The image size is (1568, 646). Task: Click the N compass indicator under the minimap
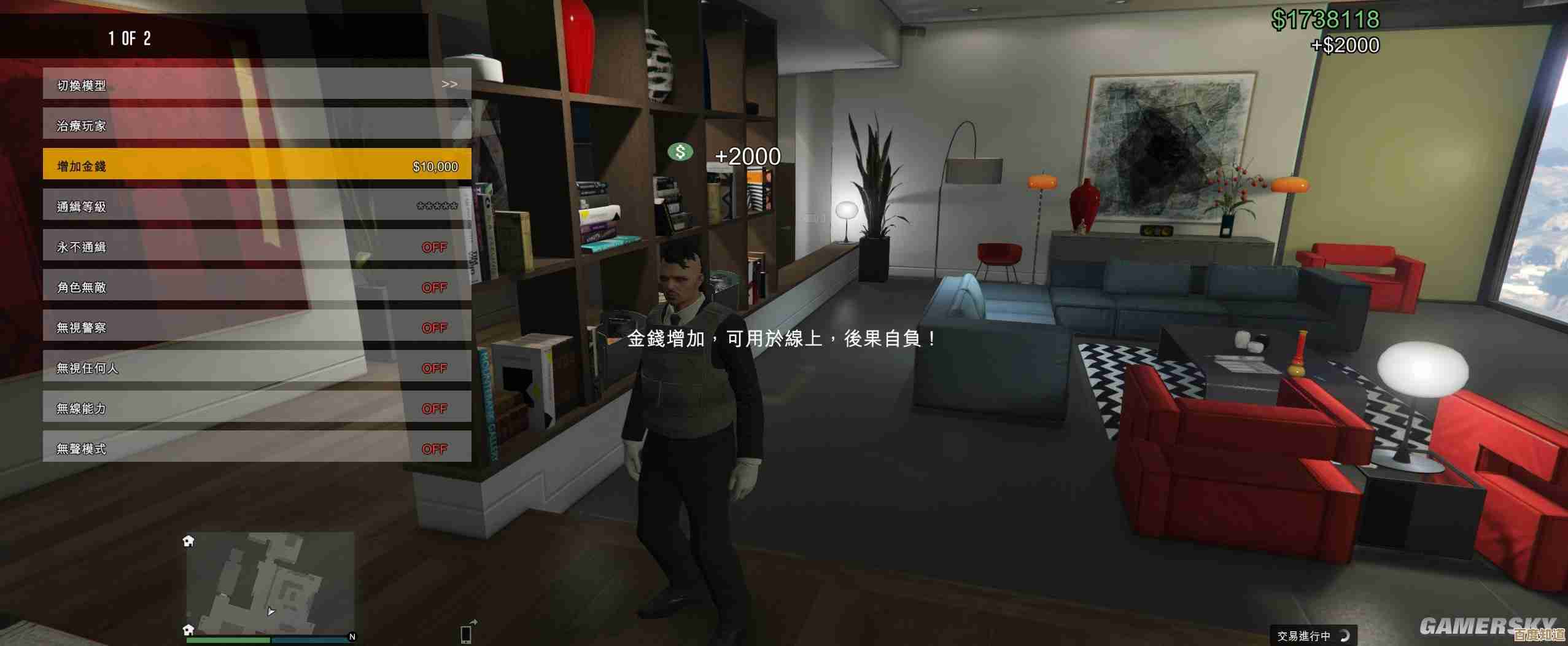tap(352, 637)
